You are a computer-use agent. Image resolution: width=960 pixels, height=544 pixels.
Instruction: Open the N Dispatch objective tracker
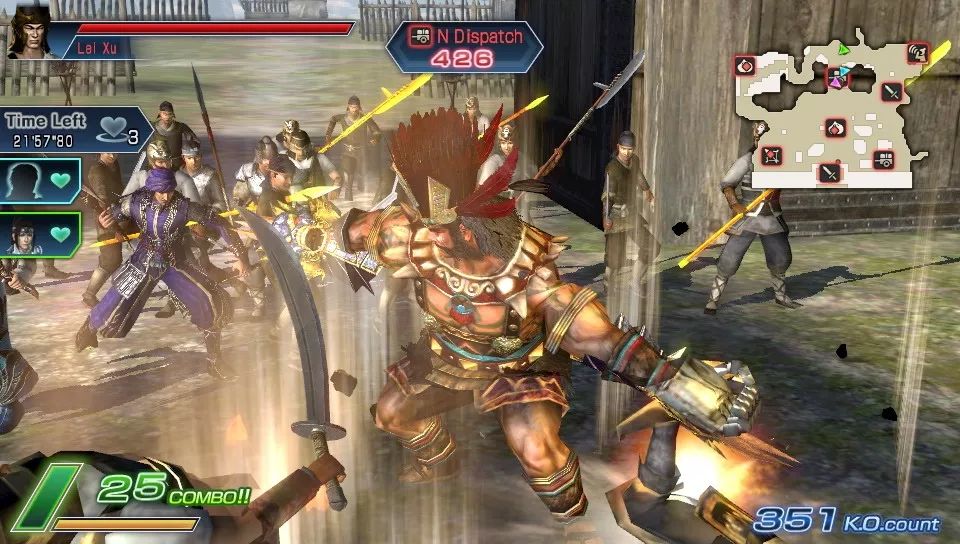463,46
